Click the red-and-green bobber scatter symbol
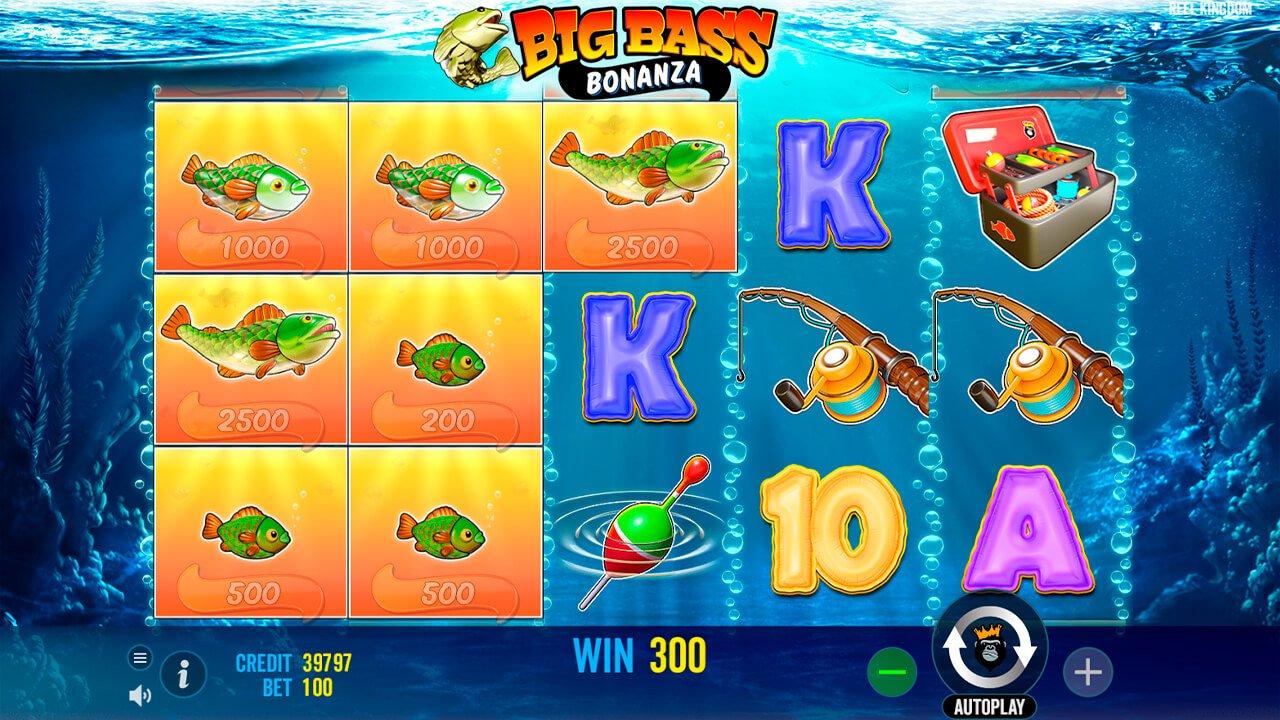The image size is (1280, 720). point(643,535)
